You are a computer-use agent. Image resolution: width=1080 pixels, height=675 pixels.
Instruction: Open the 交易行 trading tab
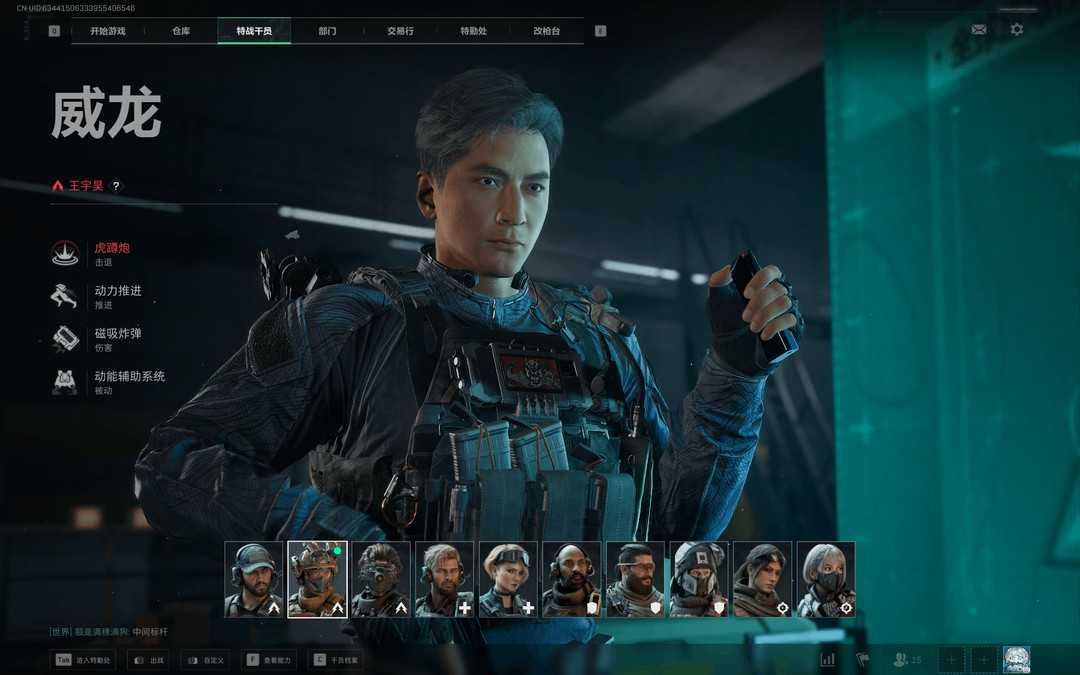(x=400, y=31)
